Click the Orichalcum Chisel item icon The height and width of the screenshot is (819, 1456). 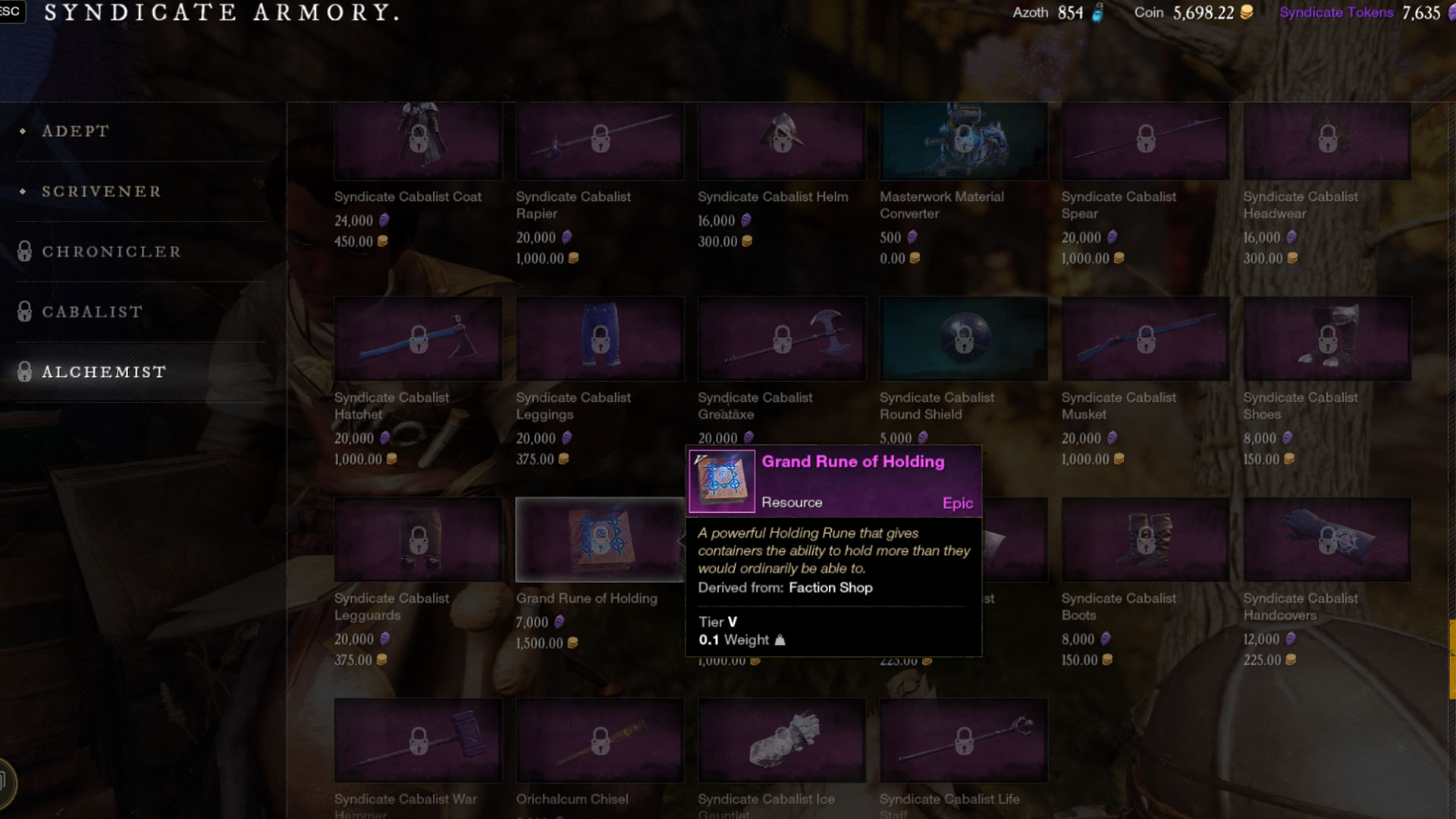point(599,740)
